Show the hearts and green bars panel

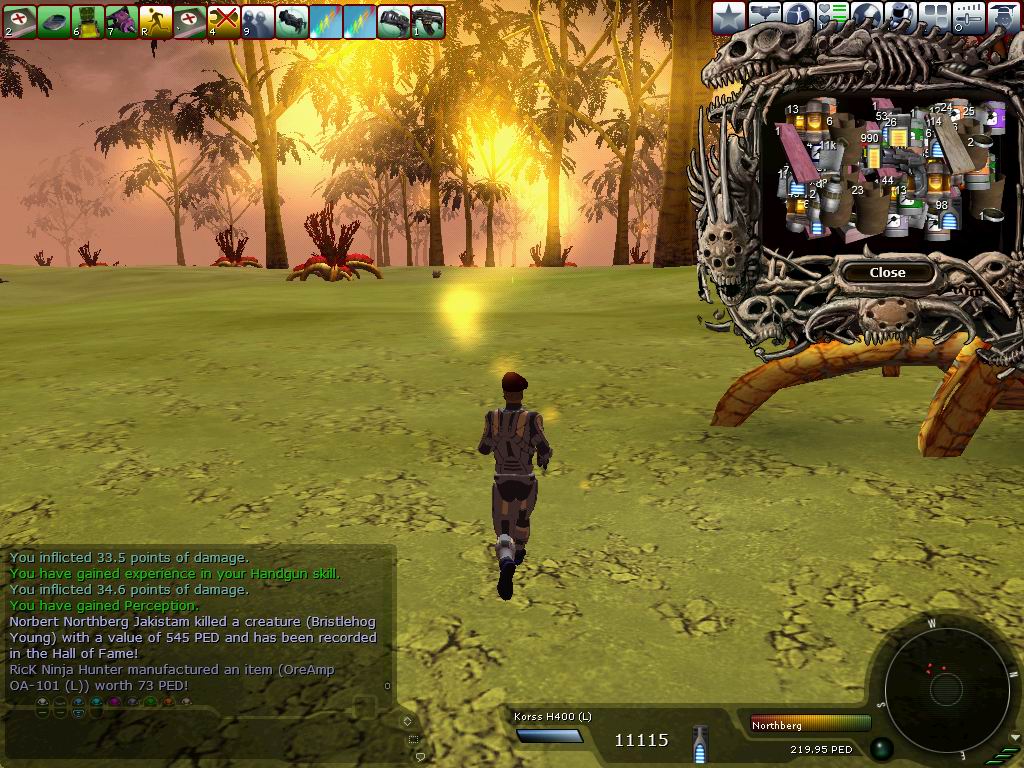(x=832, y=17)
